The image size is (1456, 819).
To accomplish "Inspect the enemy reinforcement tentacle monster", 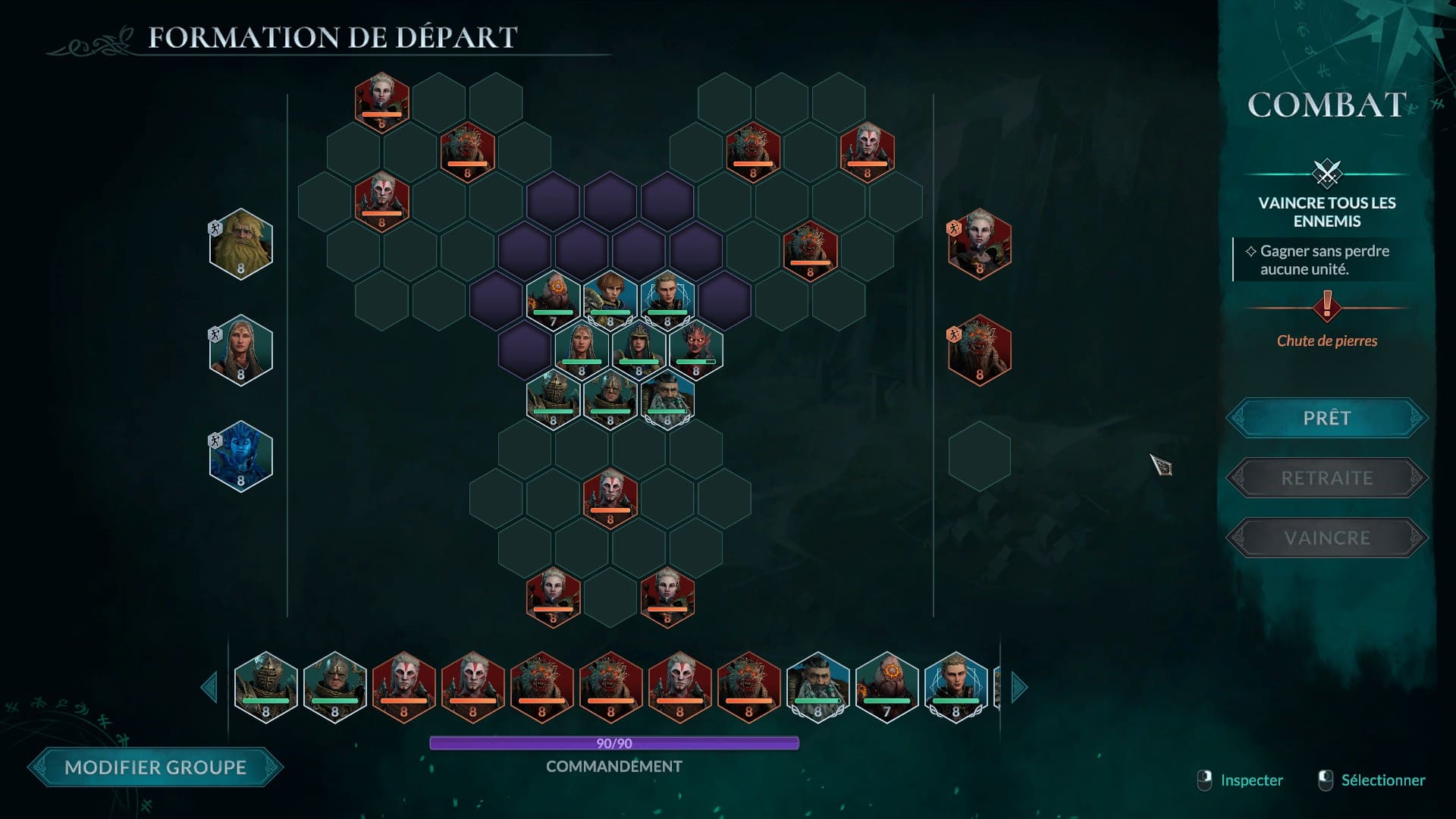I will tap(979, 350).
